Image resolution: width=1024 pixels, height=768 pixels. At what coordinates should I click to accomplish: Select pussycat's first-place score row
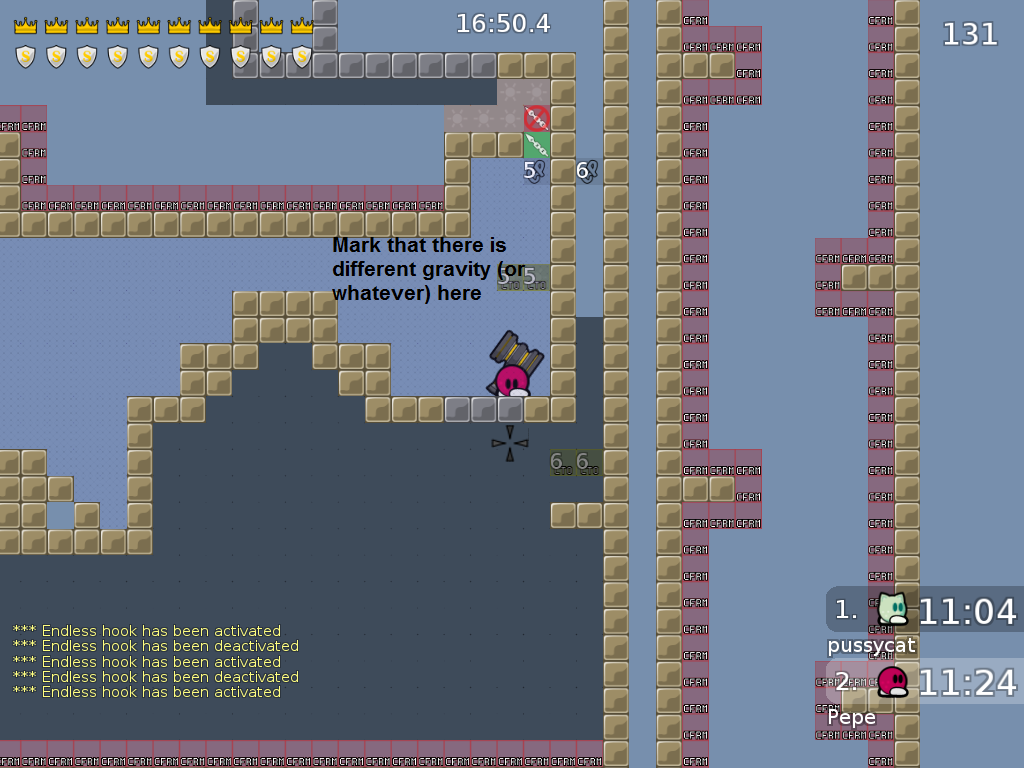point(925,610)
